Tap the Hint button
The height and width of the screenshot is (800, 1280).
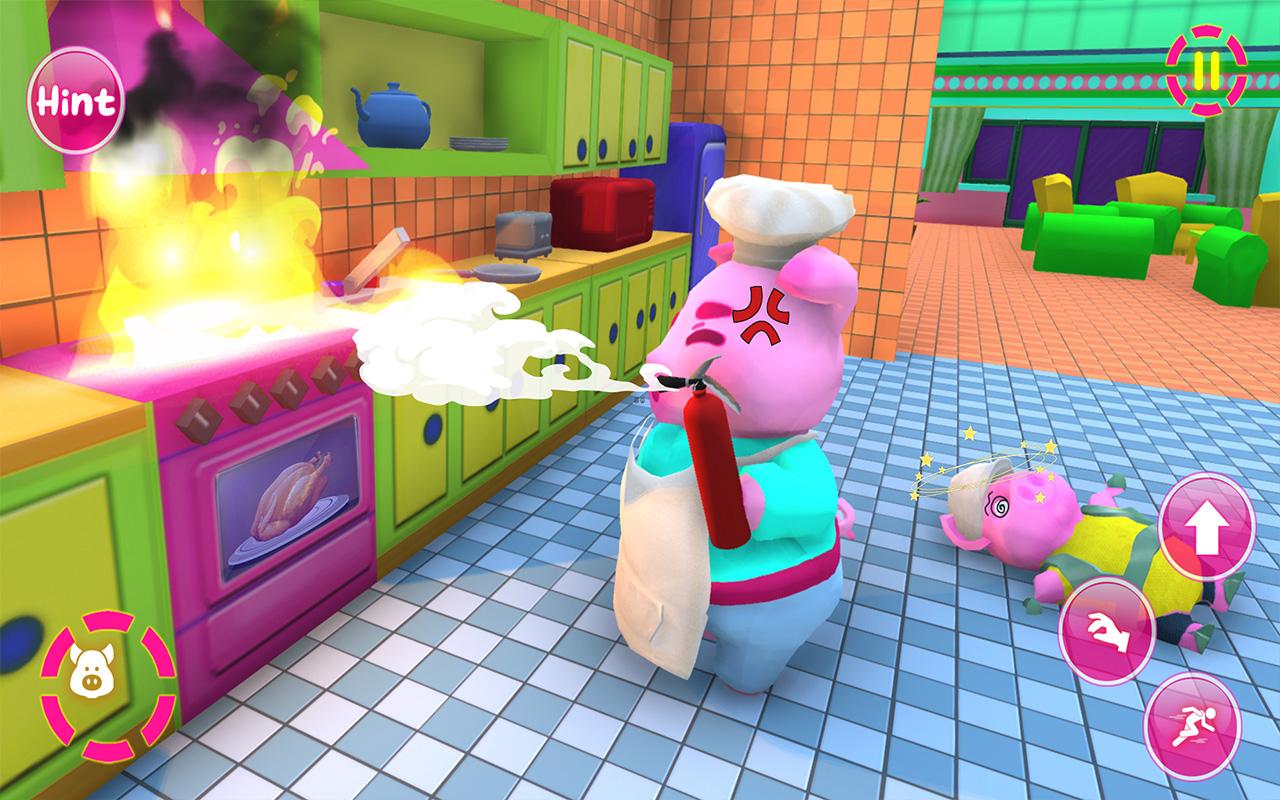click(76, 100)
